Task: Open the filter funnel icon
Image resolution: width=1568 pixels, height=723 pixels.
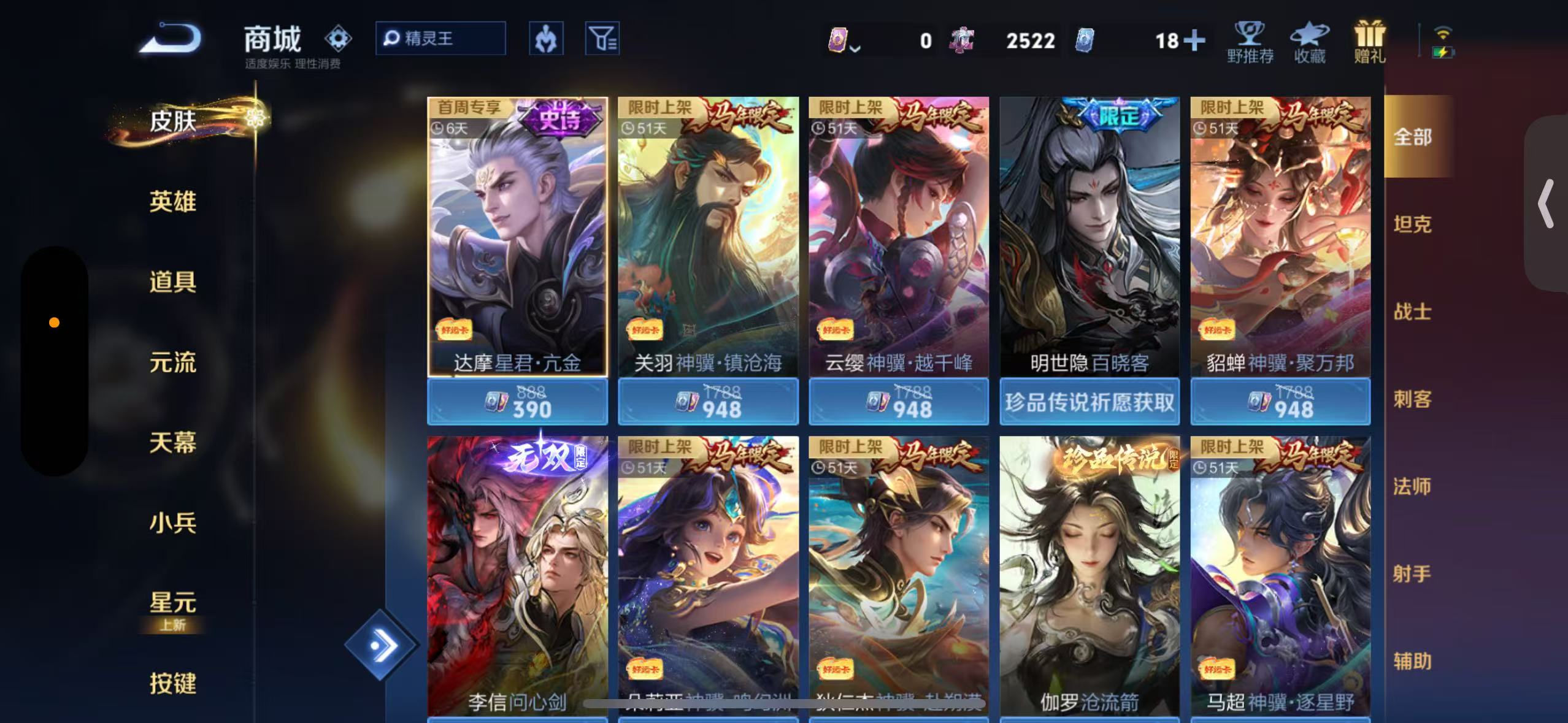Action: click(x=602, y=38)
